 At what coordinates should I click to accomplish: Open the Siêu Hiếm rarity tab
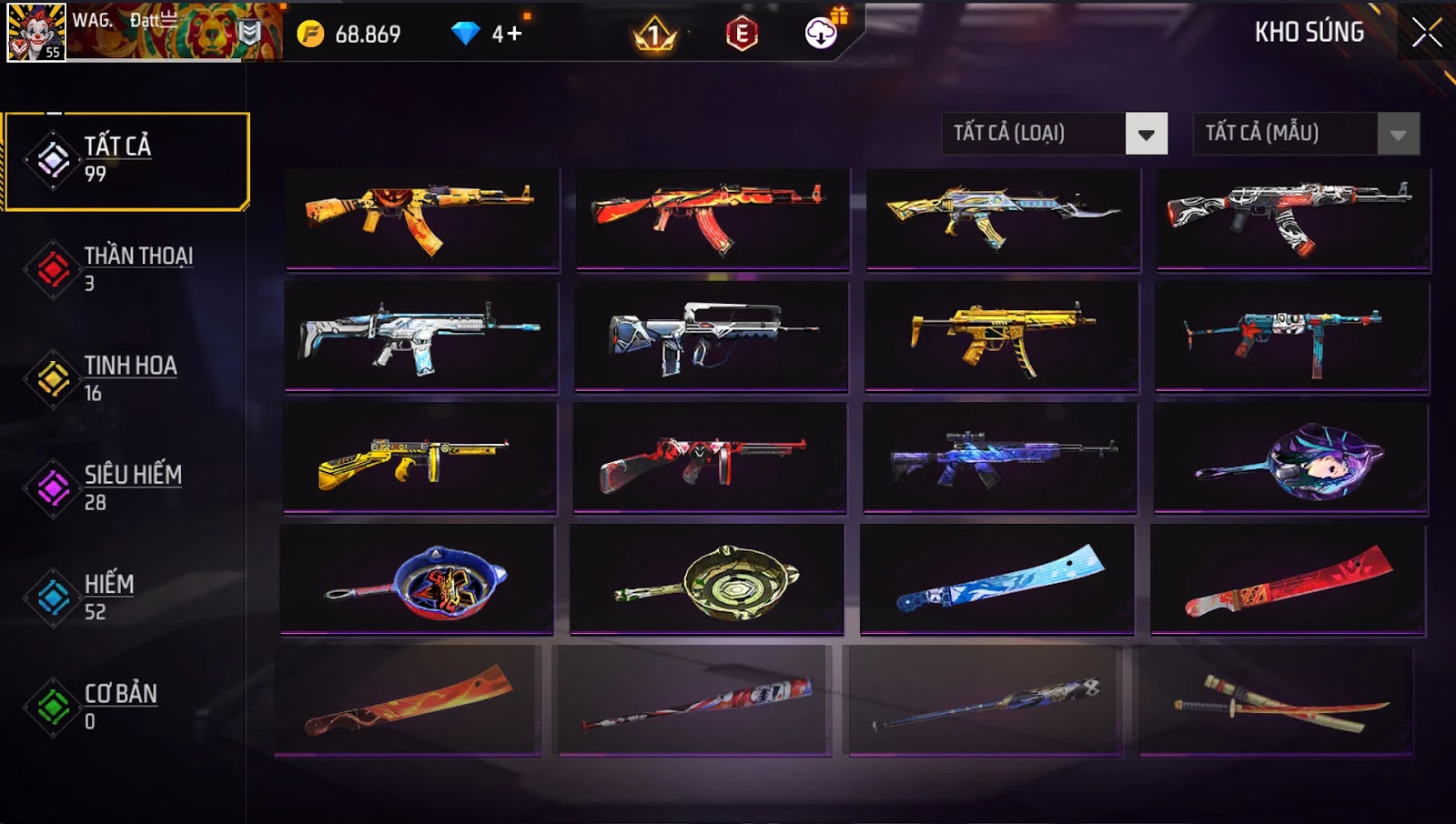[x=126, y=487]
